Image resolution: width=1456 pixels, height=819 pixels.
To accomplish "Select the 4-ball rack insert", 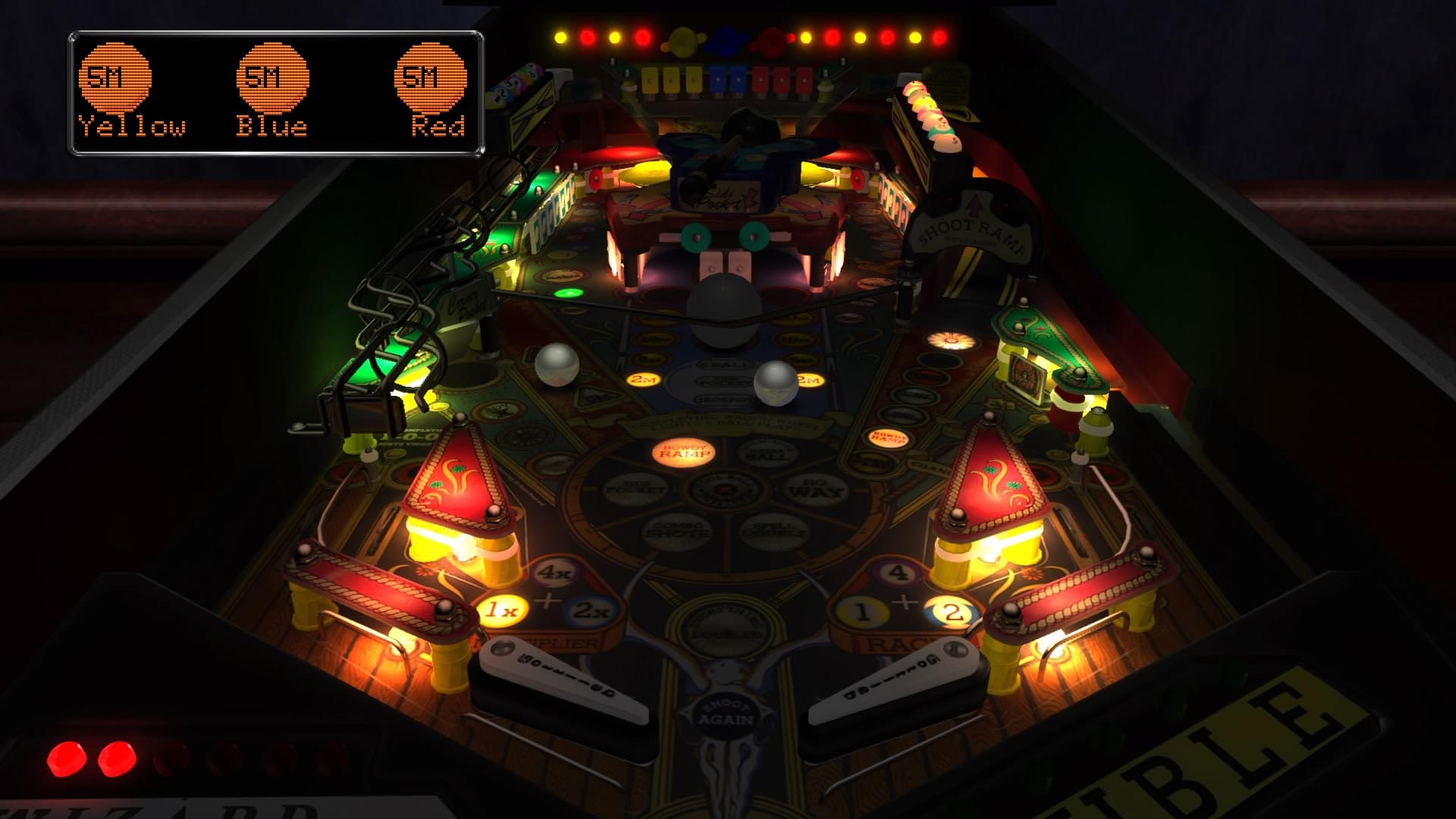I will pyautogui.click(x=897, y=574).
